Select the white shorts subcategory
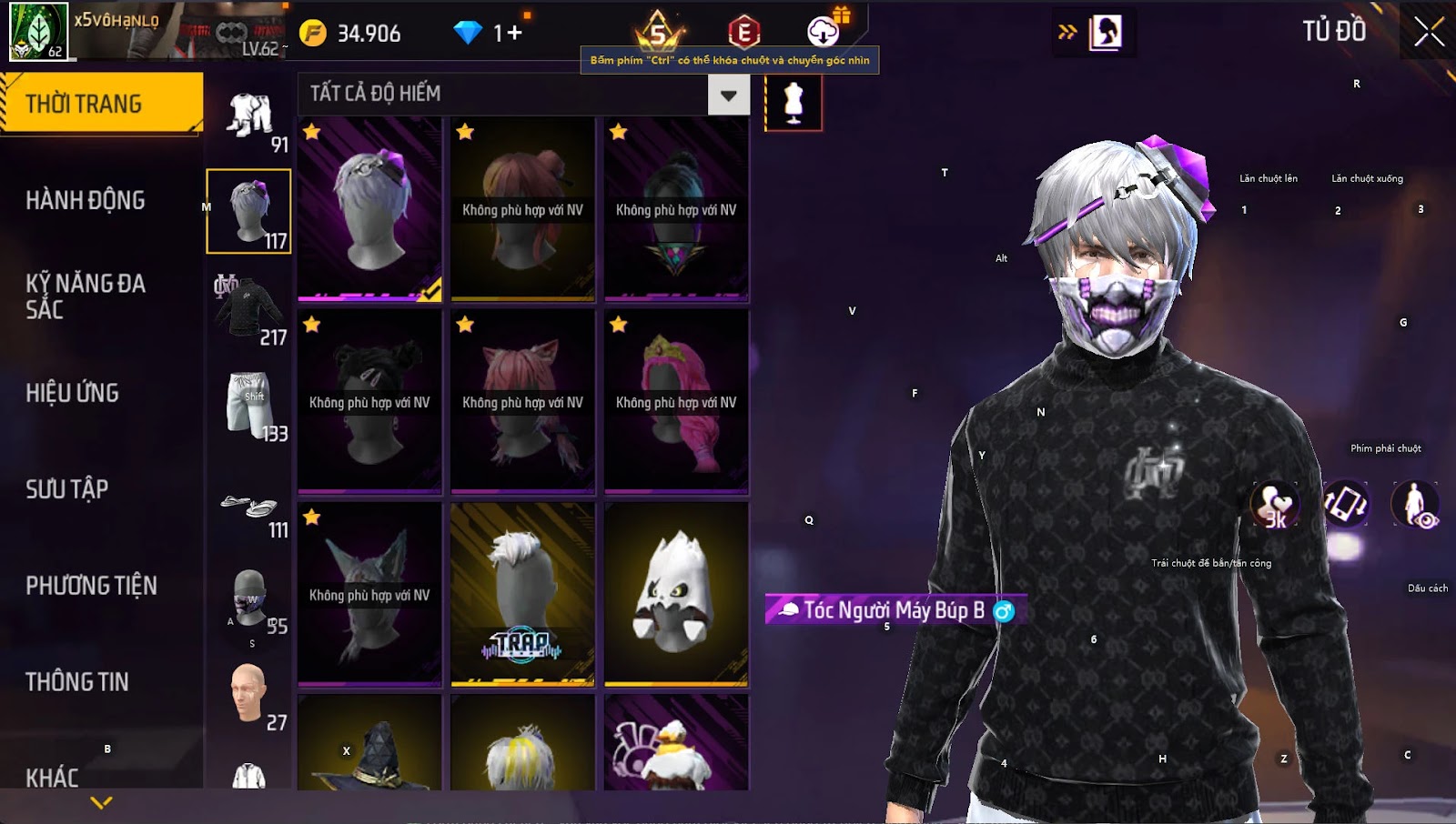Viewport: 1456px width, 824px height. click(248, 404)
